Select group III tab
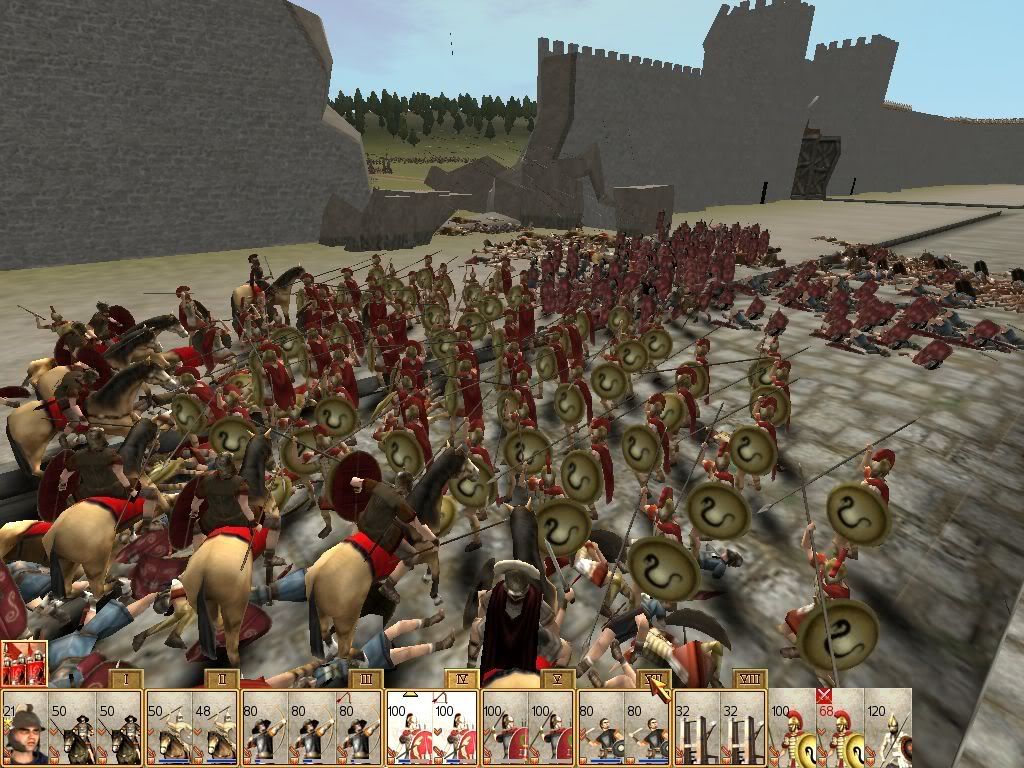The height and width of the screenshot is (768, 1024). [366, 679]
